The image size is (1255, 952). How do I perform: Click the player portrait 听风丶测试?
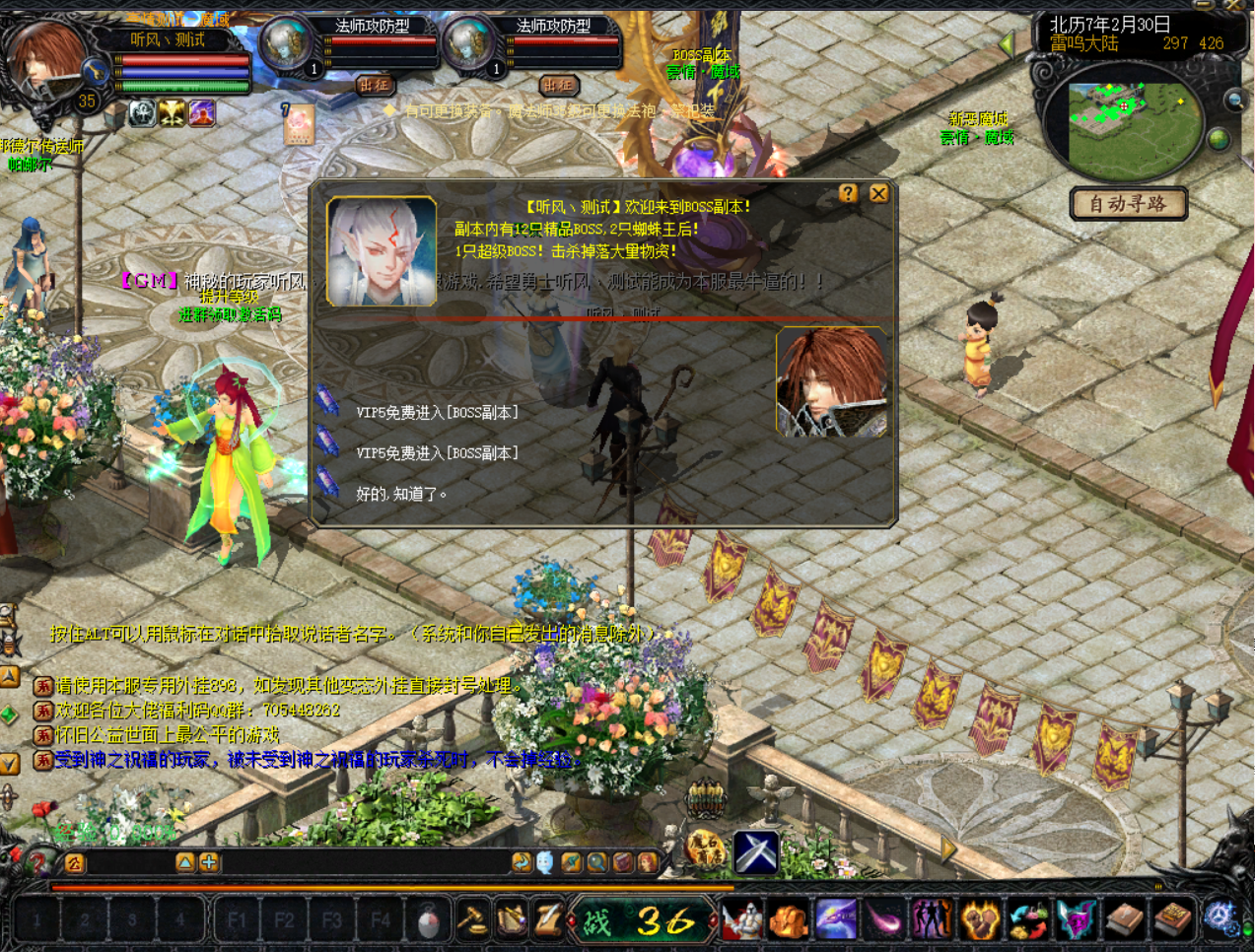(x=44, y=59)
